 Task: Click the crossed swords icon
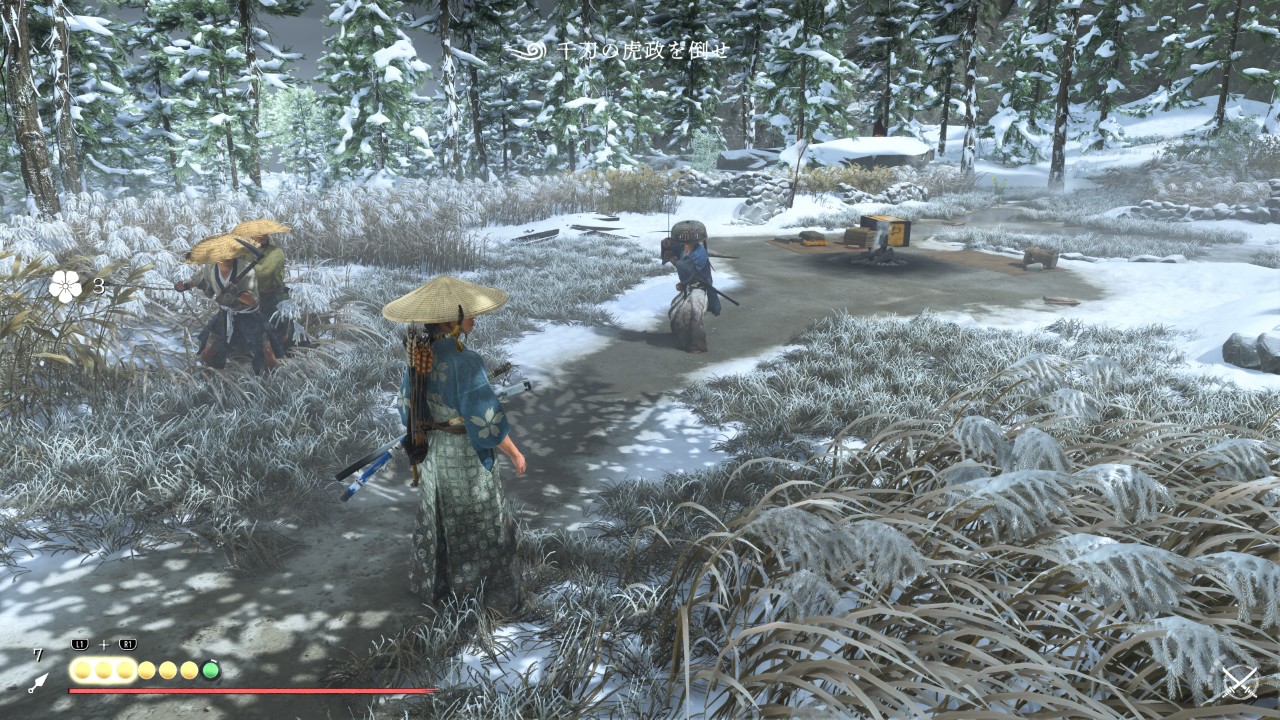coord(1240,683)
